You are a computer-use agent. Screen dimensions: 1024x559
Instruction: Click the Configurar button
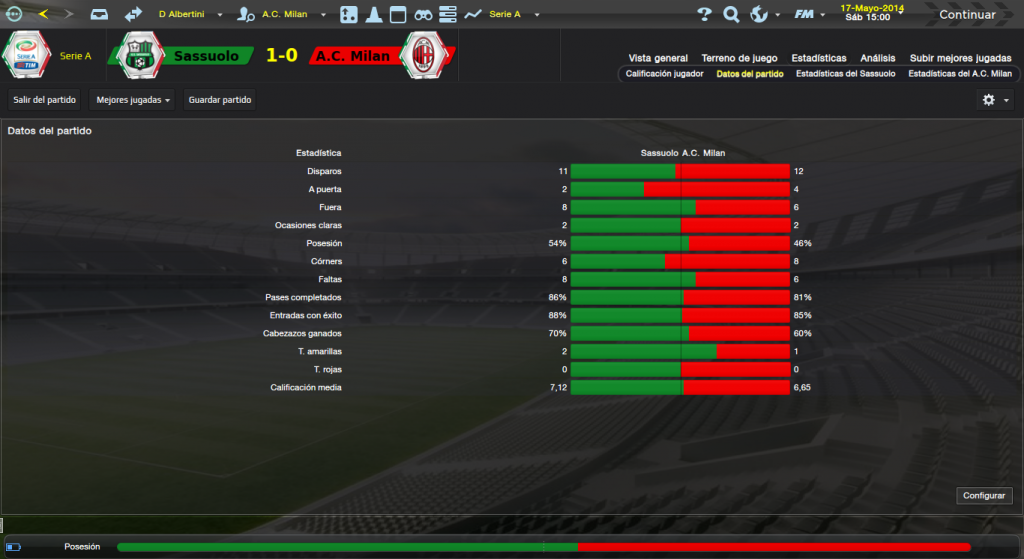pos(986,496)
